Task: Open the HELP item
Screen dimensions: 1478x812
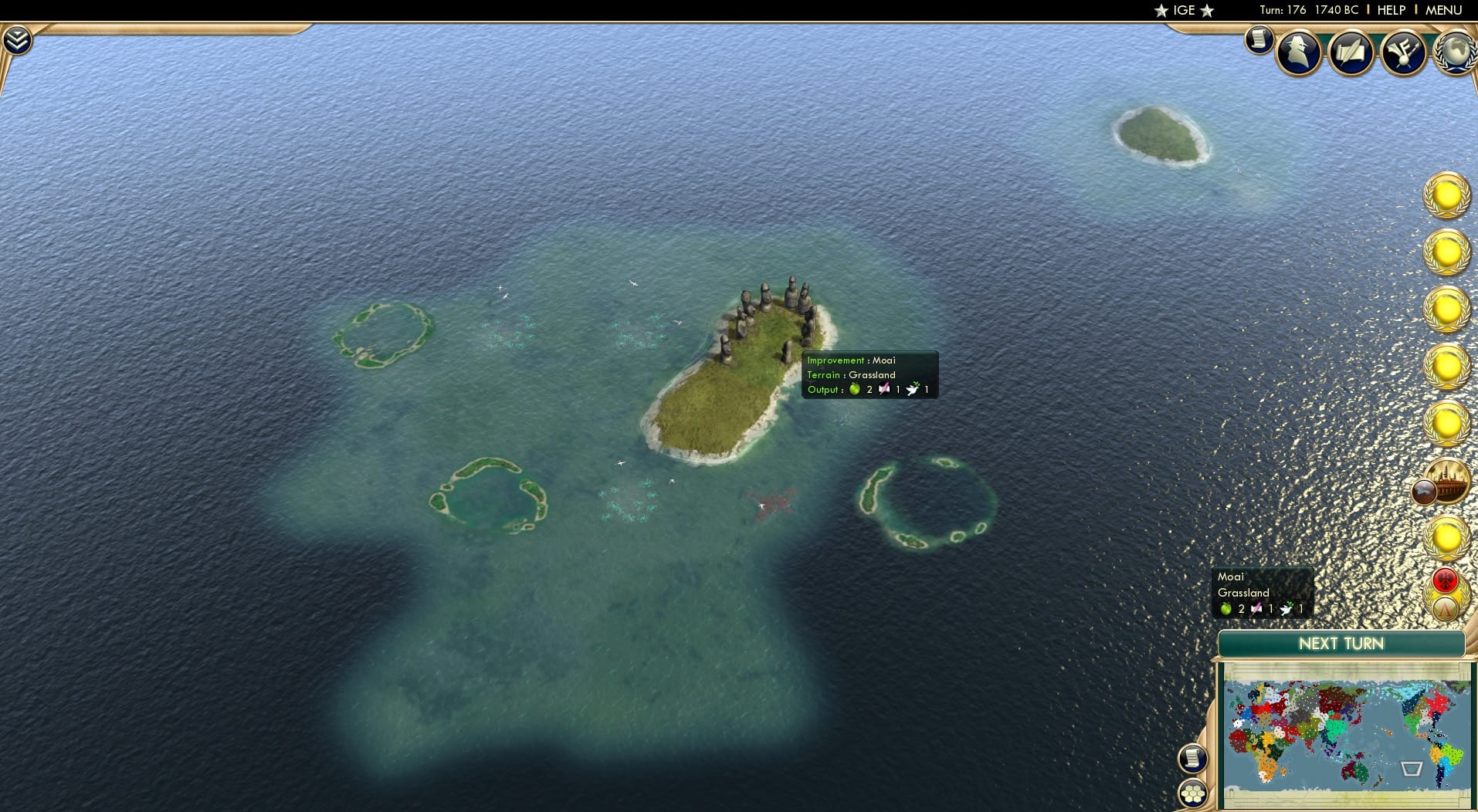Action: (1391, 10)
